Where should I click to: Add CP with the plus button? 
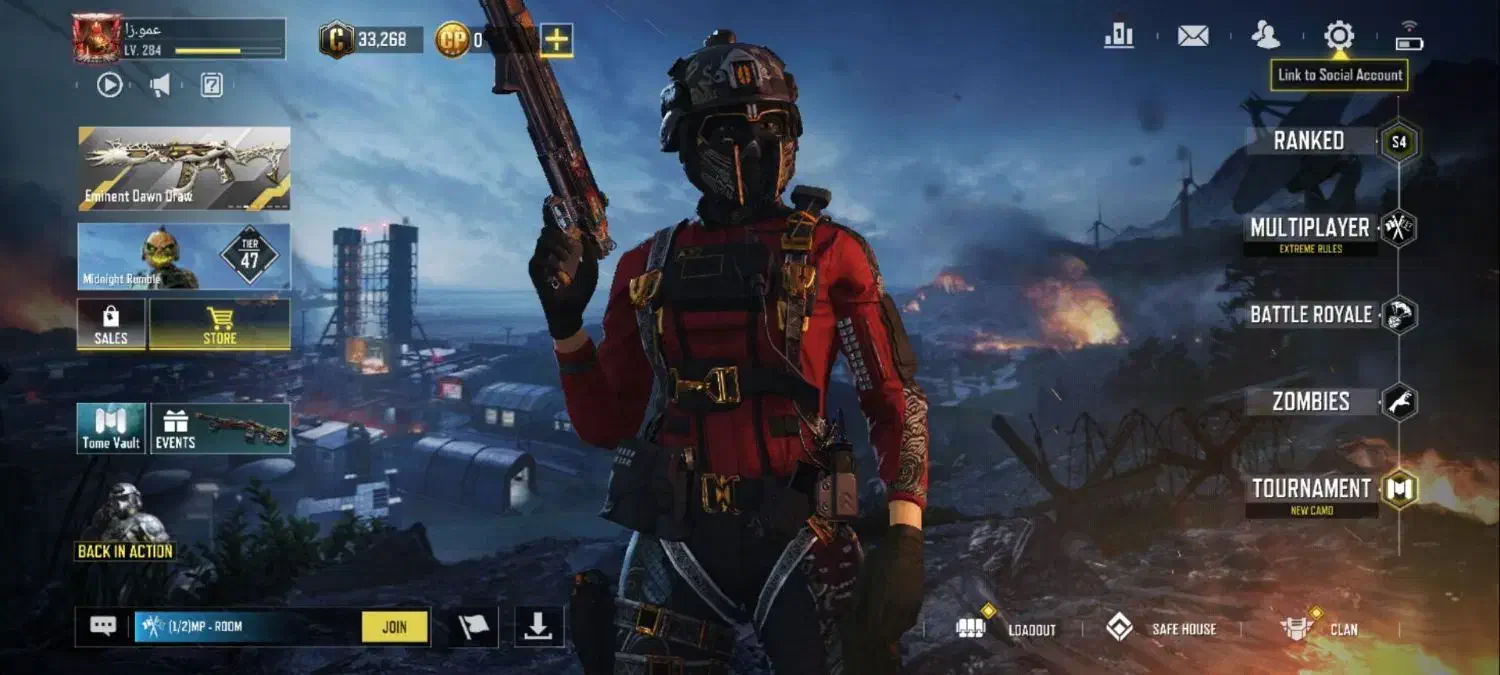pyautogui.click(x=556, y=40)
